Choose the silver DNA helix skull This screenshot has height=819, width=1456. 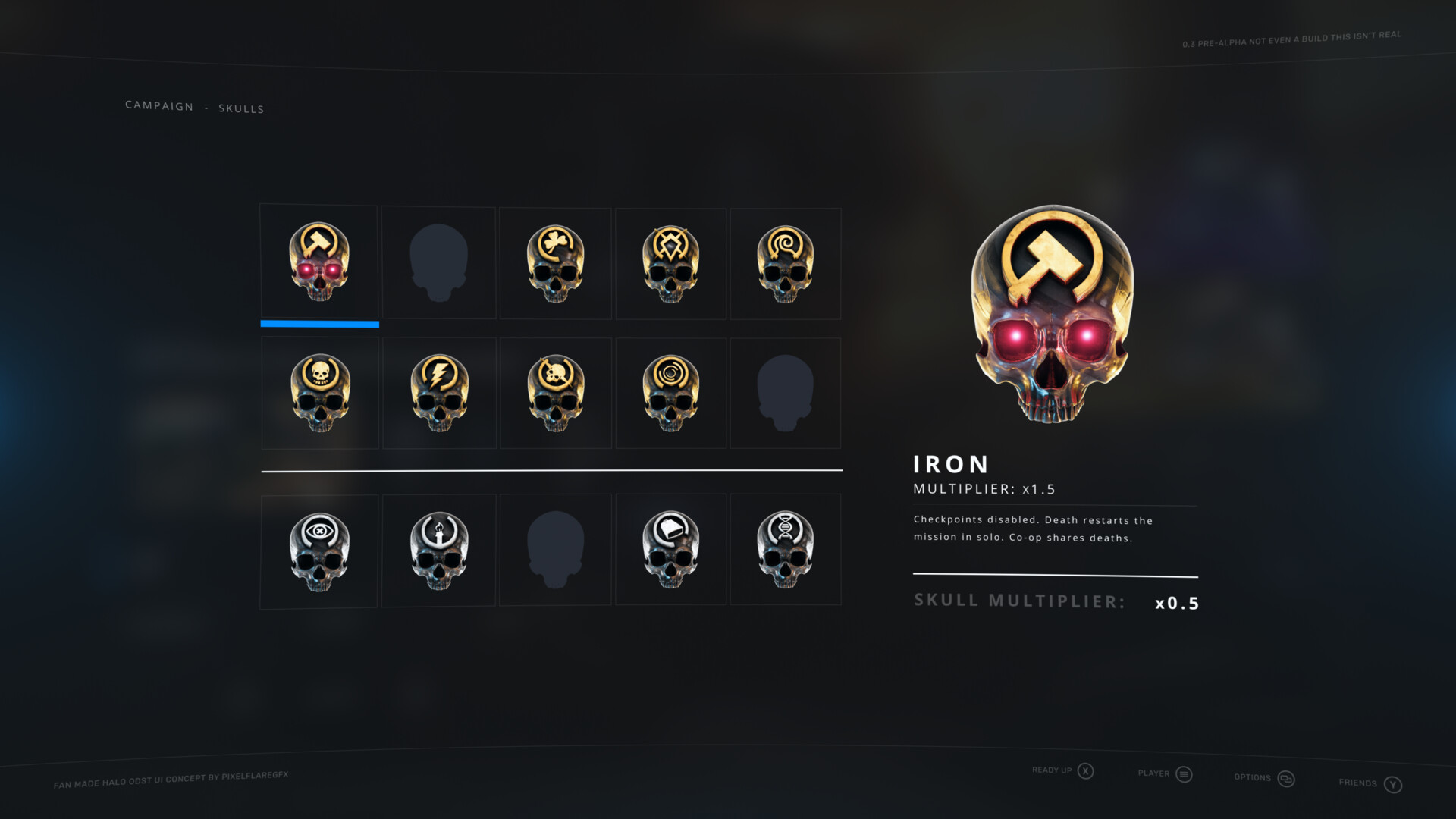tap(786, 550)
